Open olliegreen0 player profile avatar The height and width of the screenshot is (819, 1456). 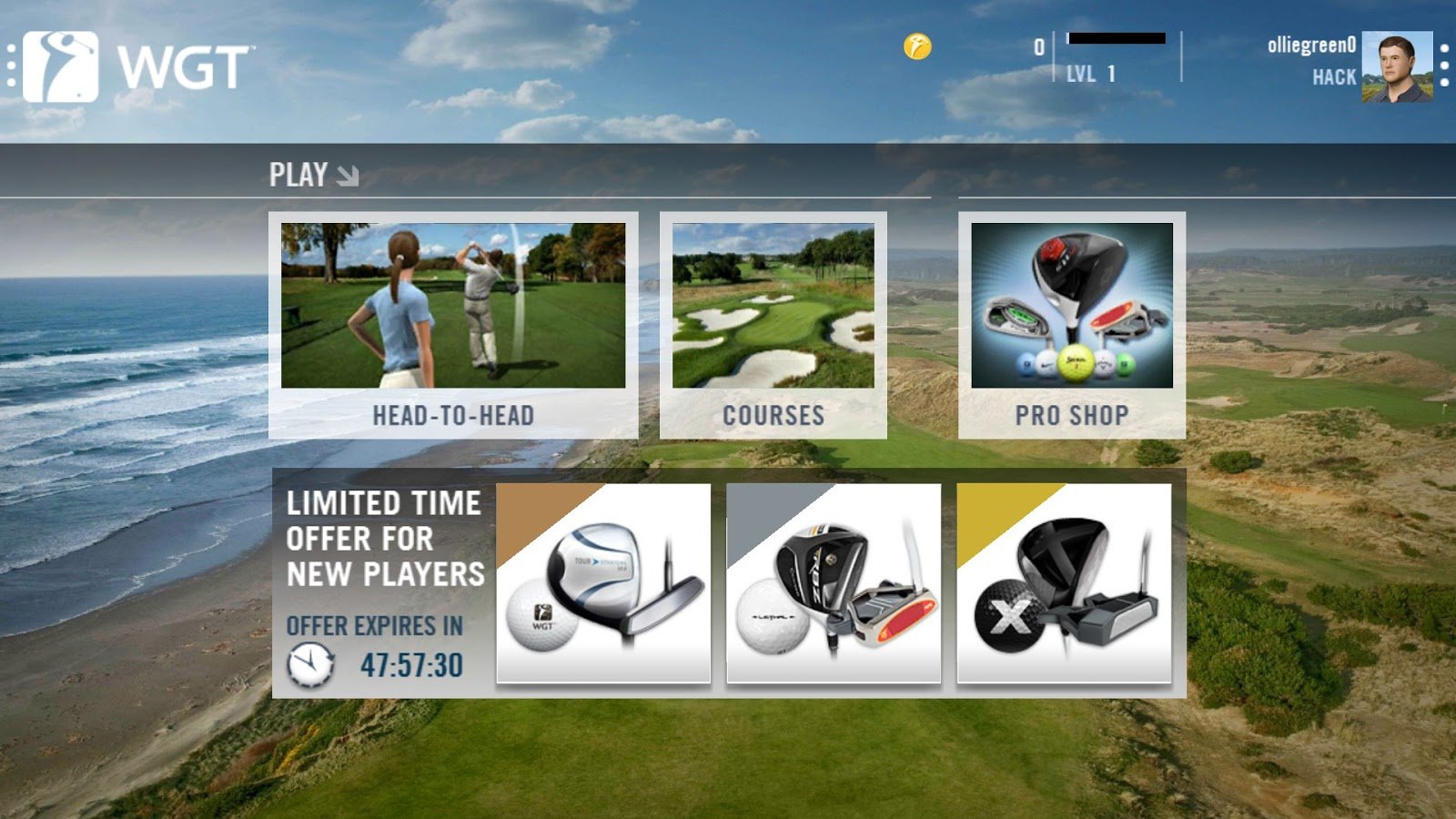pyautogui.click(x=1396, y=67)
